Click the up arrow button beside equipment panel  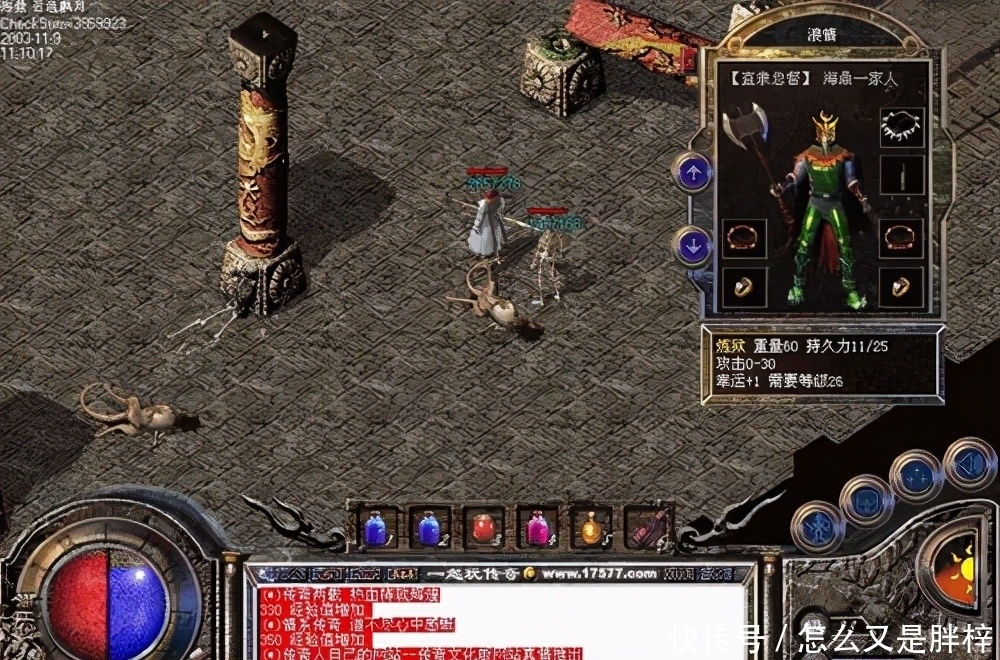pos(692,172)
